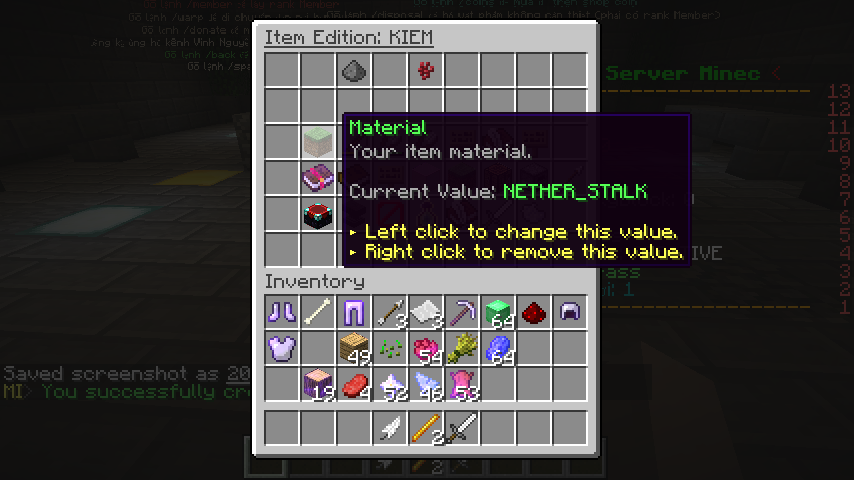The width and height of the screenshot is (854, 480).
Task: Choose the blaze rod in the hotbar
Action: [x=425, y=430]
